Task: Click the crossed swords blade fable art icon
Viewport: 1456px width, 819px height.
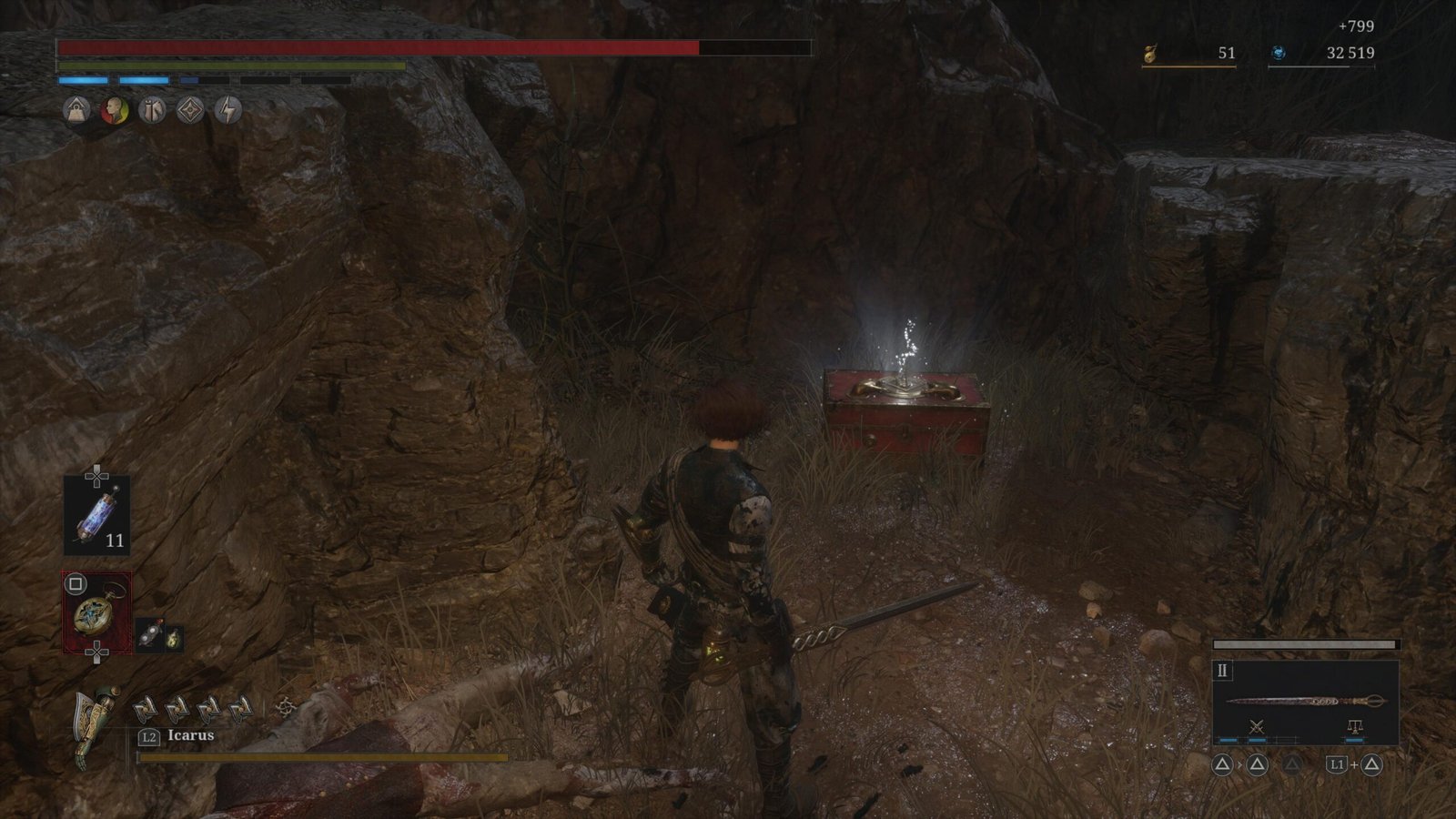Action: (x=1257, y=726)
